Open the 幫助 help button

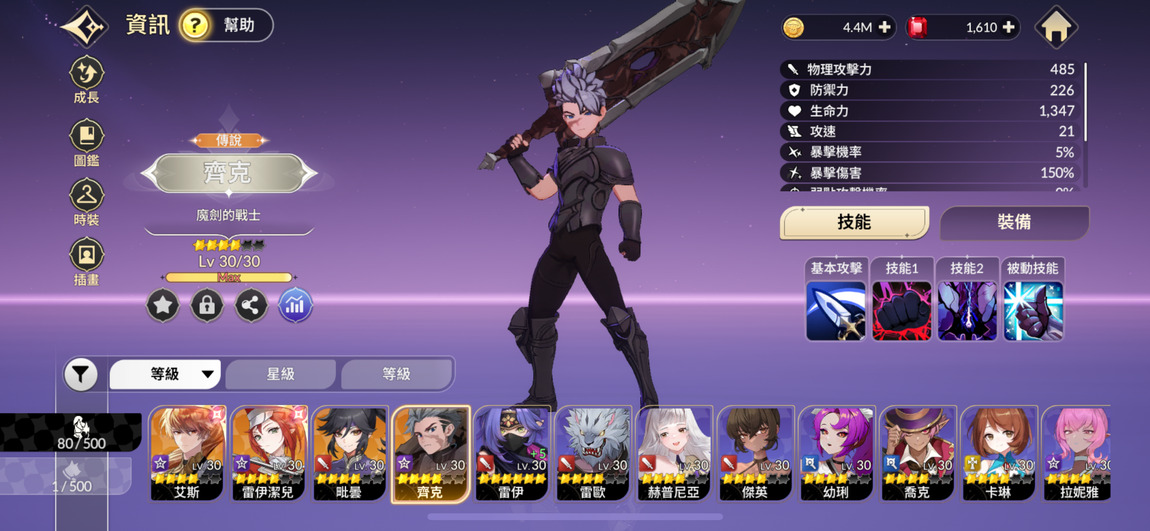(x=225, y=25)
